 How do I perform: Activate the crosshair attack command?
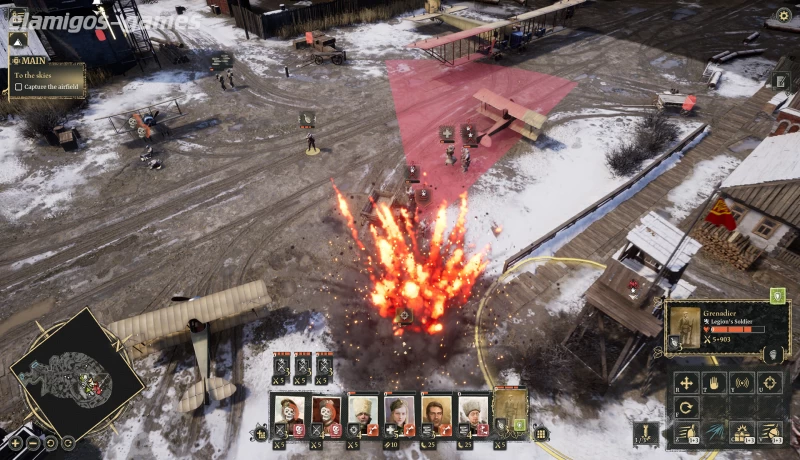tap(770, 382)
